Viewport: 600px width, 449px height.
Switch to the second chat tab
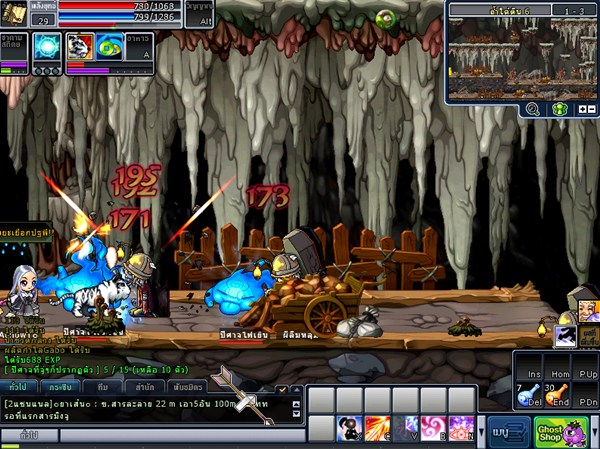click(61, 386)
